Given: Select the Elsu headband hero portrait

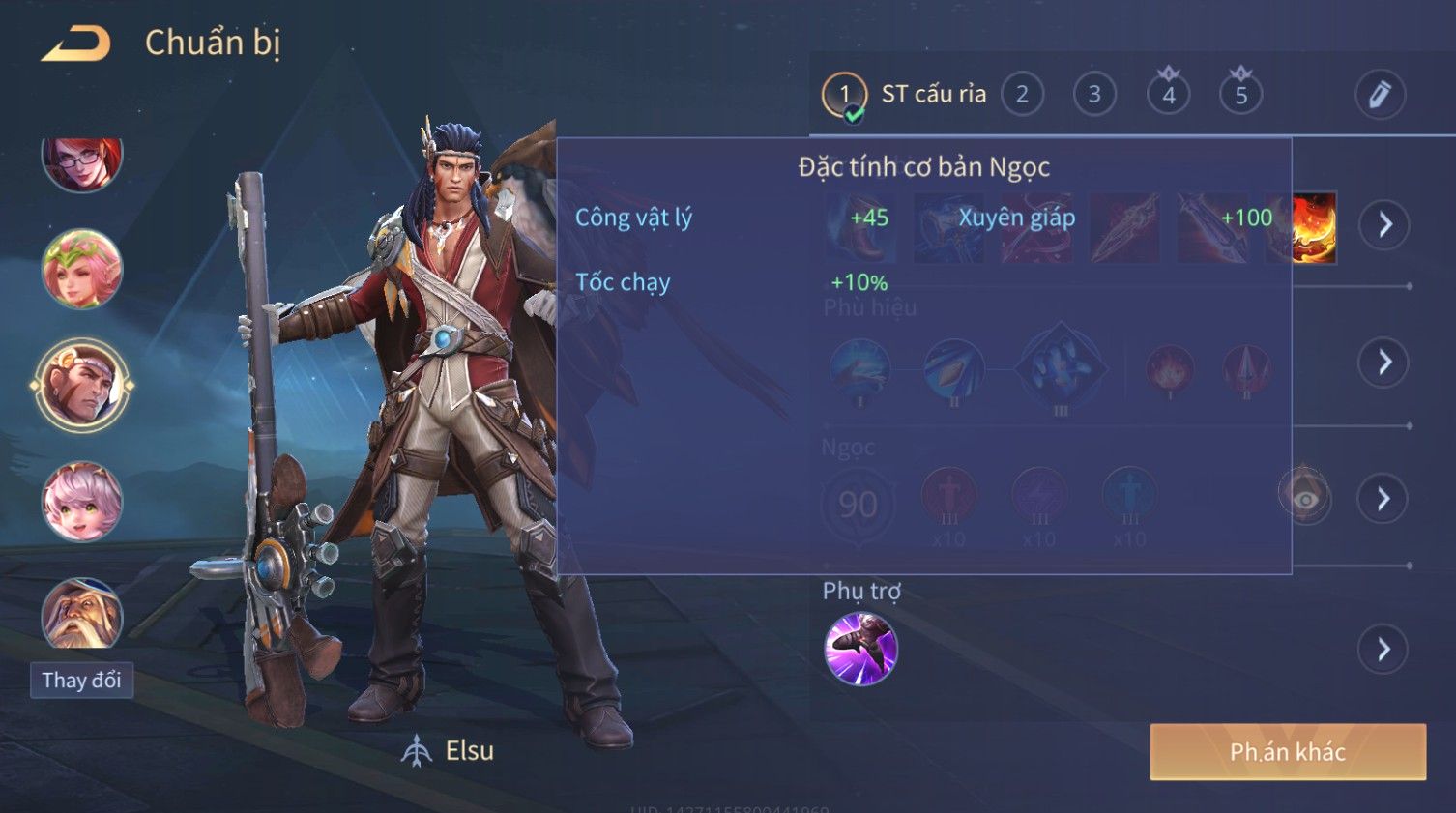Looking at the screenshot, I should pyautogui.click(x=82, y=385).
